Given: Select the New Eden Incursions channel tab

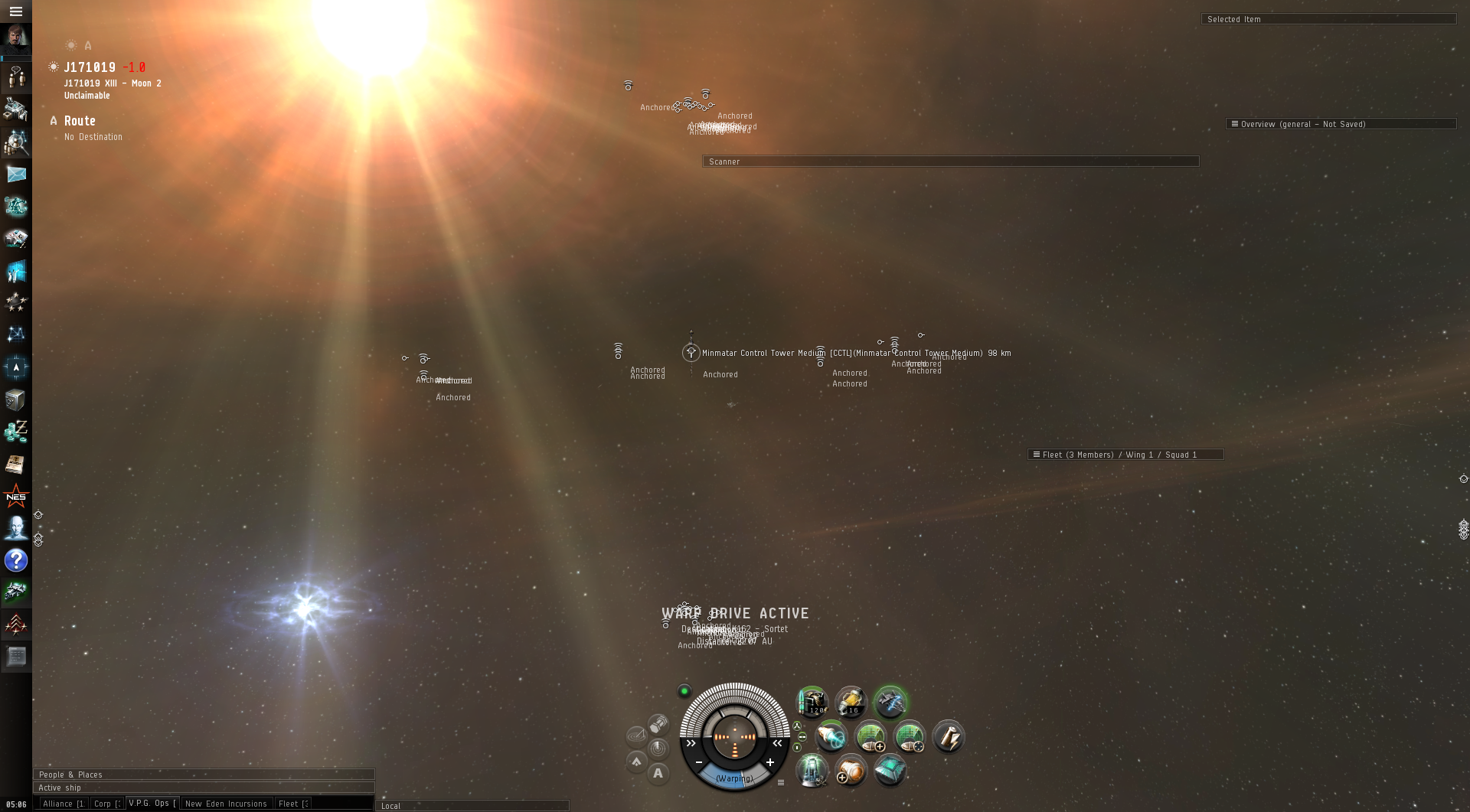Looking at the screenshot, I should (x=226, y=804).
